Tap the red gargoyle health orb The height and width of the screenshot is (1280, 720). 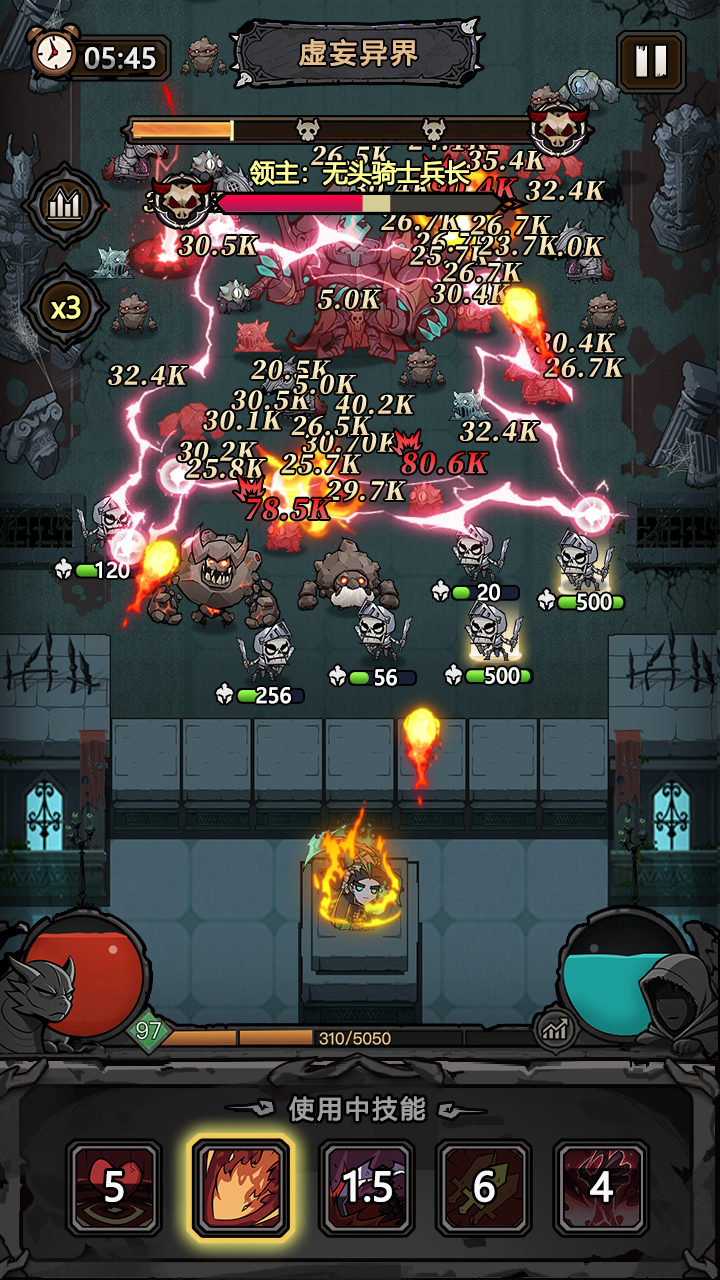pyautogui.click(x=85, y=975)
